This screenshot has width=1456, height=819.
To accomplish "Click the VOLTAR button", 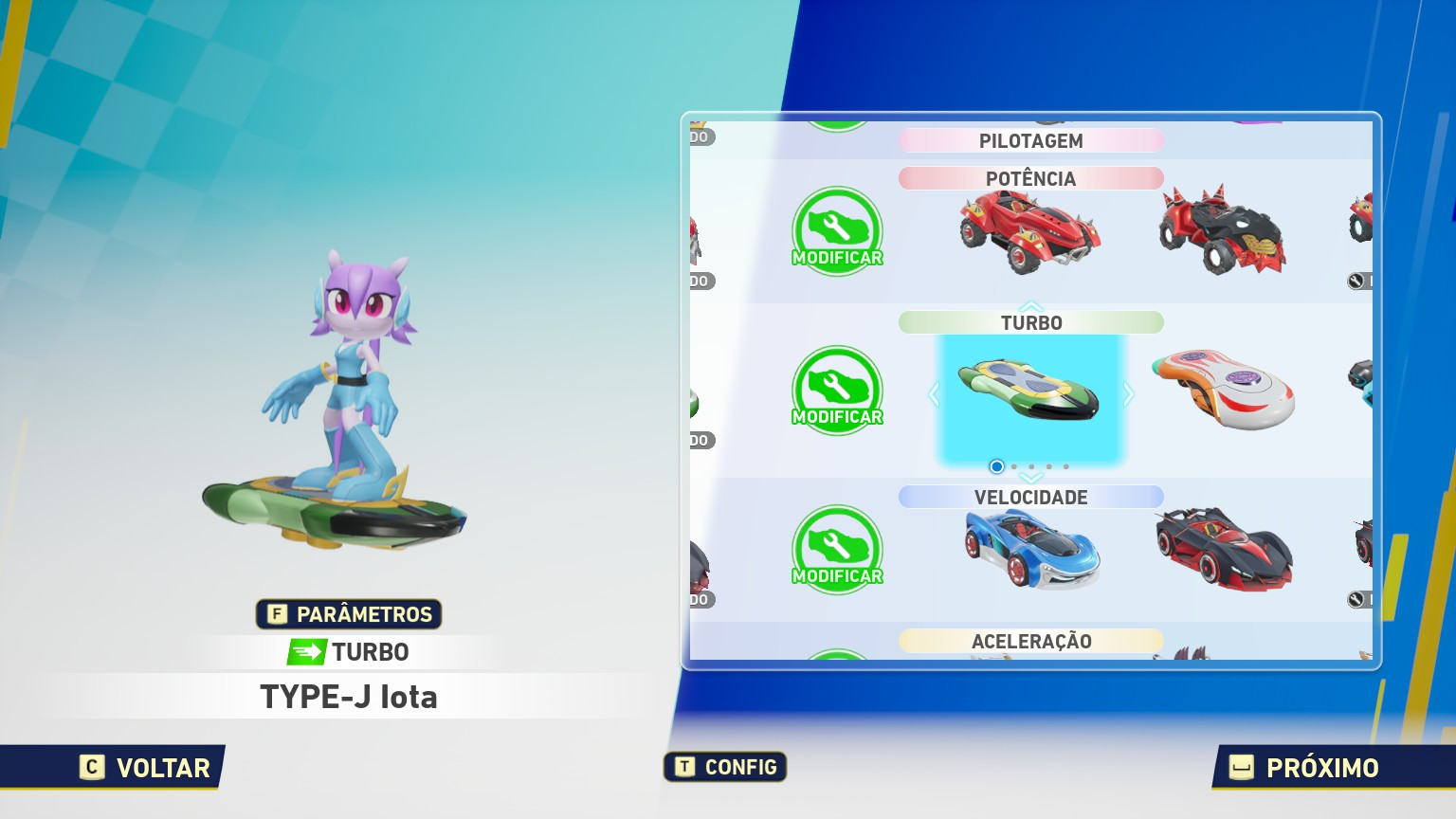I will click(x=144, y=768).
